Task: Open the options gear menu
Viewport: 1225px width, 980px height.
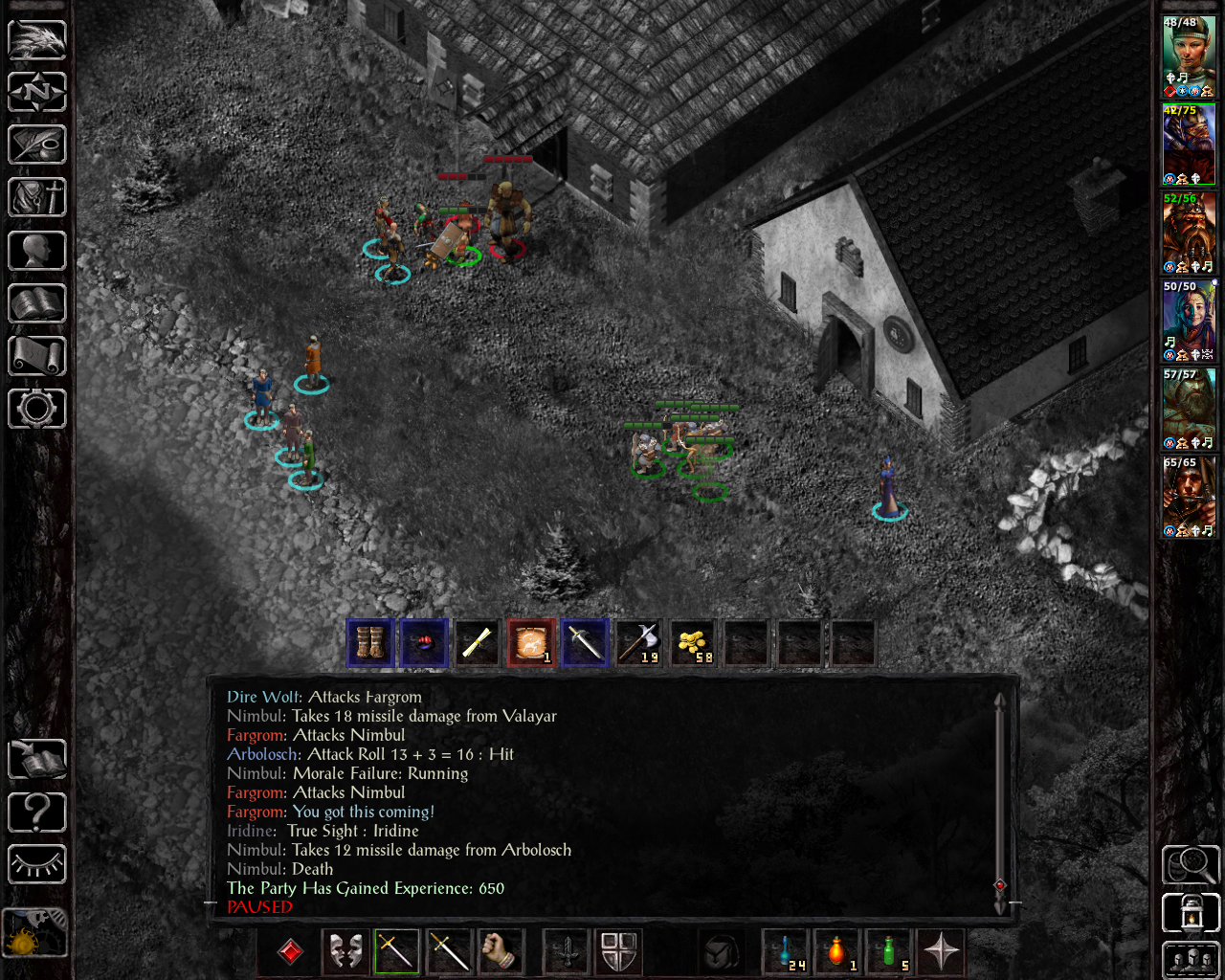Action: [x=37, y=409]
